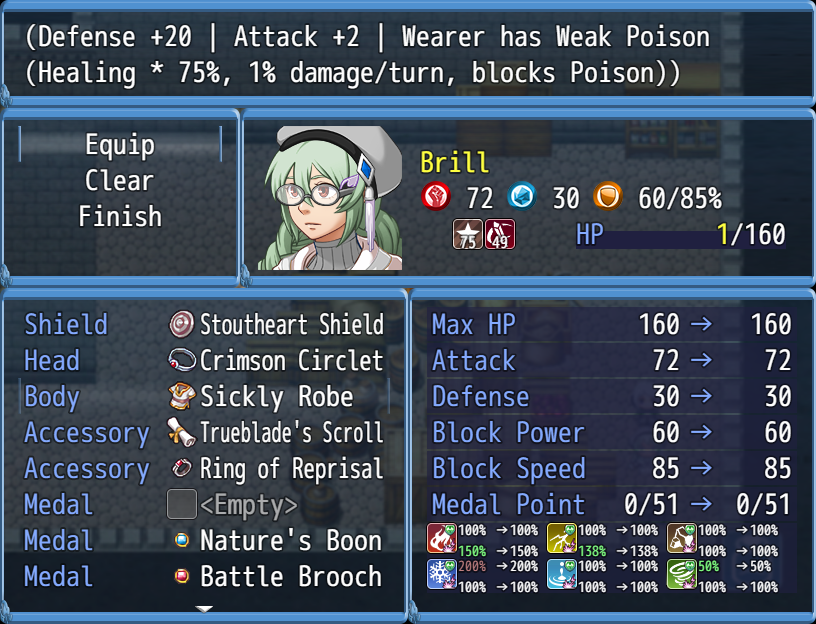Choose the Equip command
The width and height of the screenshot is (816, 624).
(x=120, y=145)
